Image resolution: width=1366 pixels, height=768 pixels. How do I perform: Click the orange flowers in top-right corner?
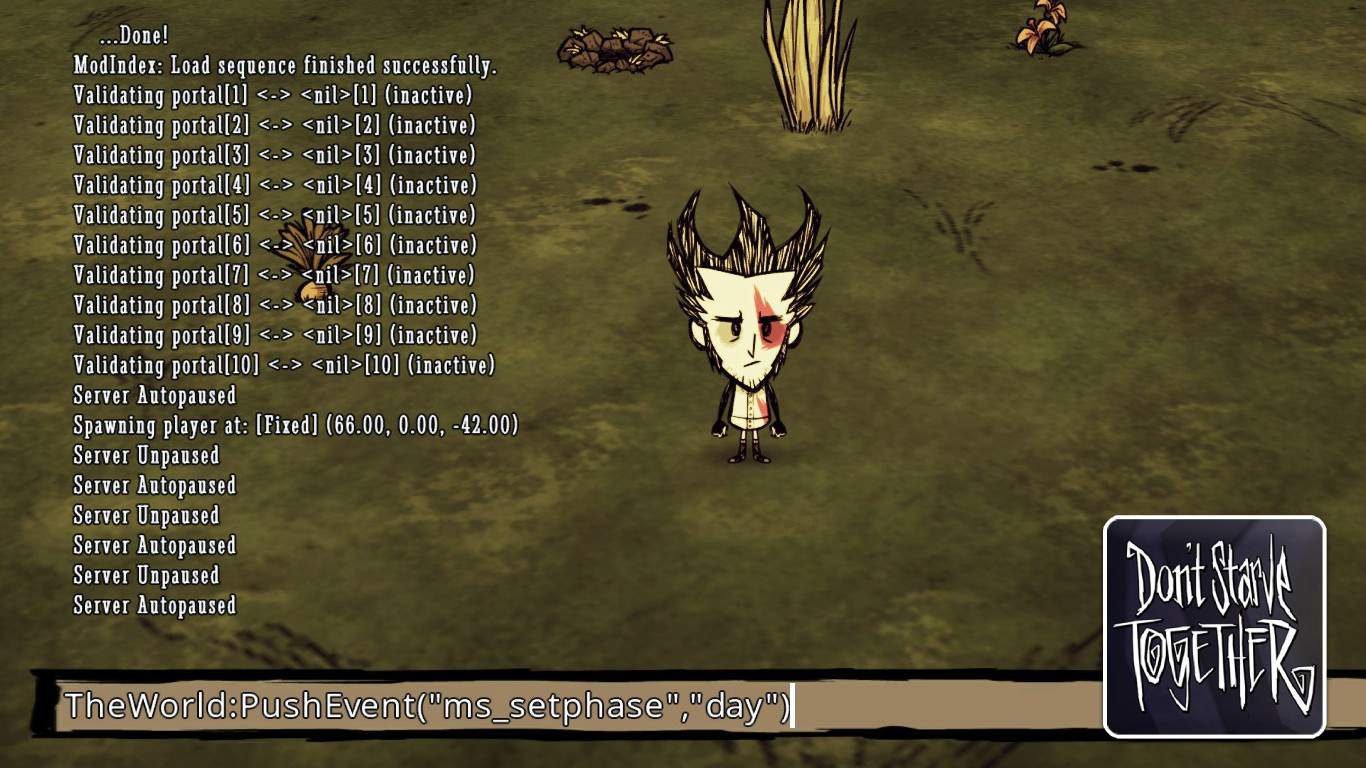tap(1037, 25)
